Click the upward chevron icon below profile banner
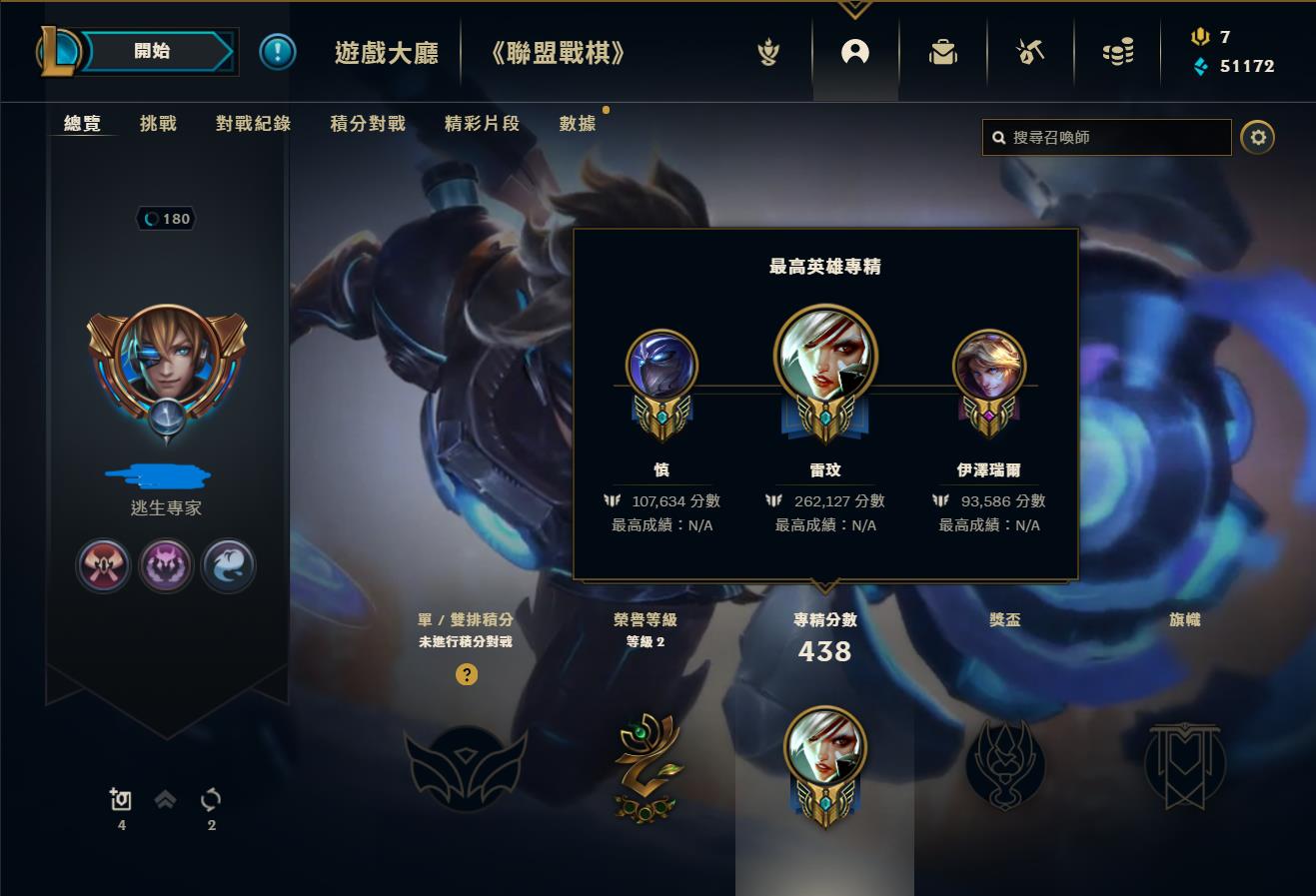 click(165, 799)
